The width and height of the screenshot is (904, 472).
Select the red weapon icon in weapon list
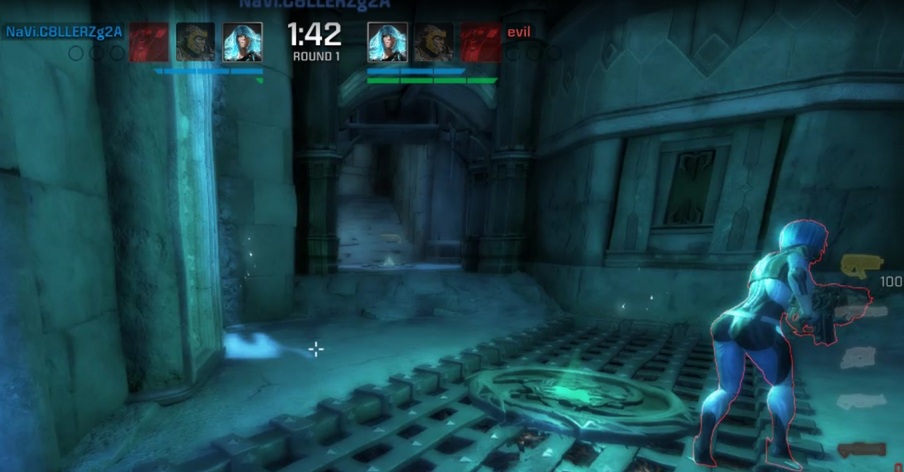coord(862,449)
